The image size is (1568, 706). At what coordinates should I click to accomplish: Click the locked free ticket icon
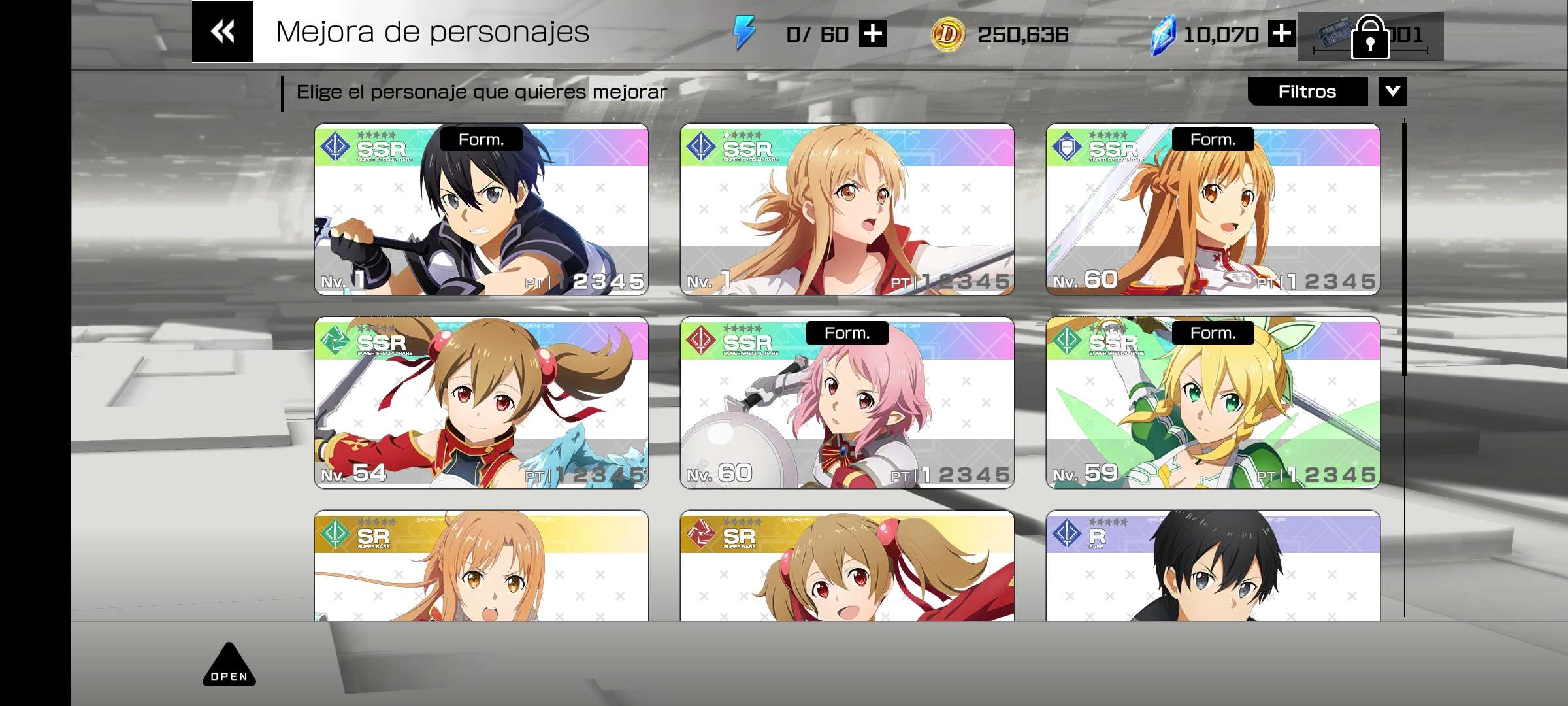coord(1369,37)
